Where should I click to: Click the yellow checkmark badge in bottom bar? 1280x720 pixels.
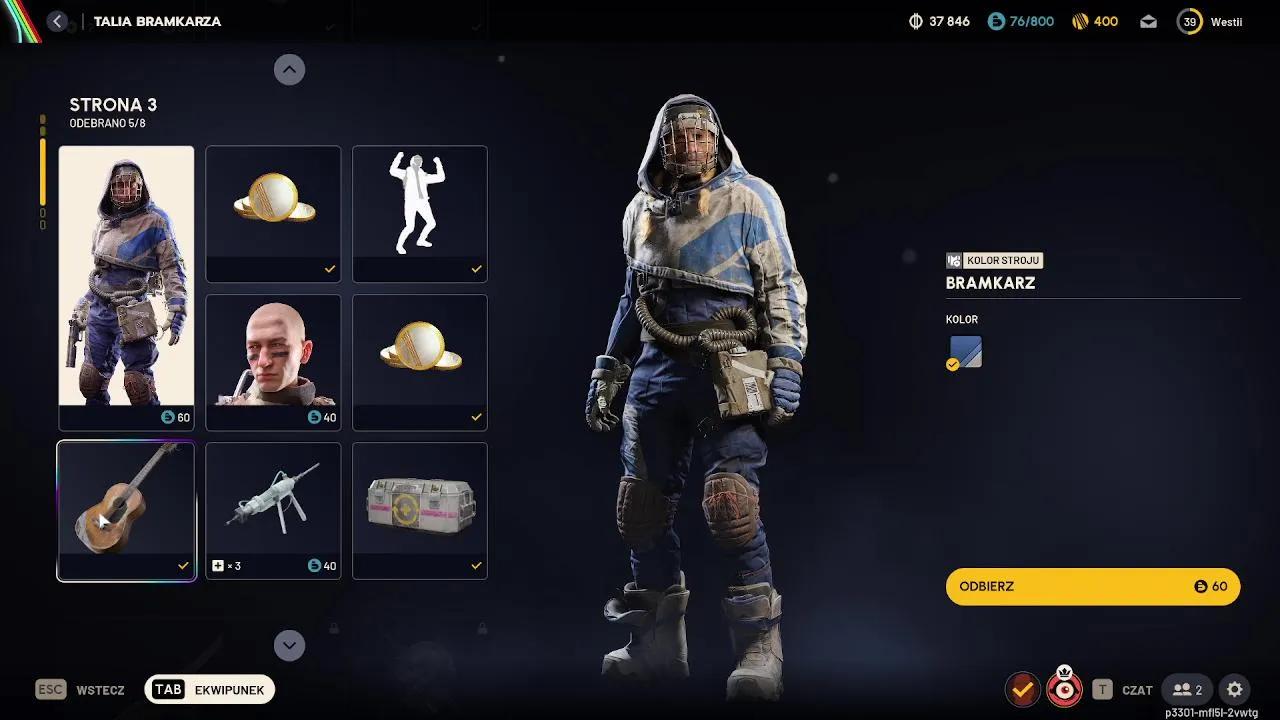click(1021, 689)
